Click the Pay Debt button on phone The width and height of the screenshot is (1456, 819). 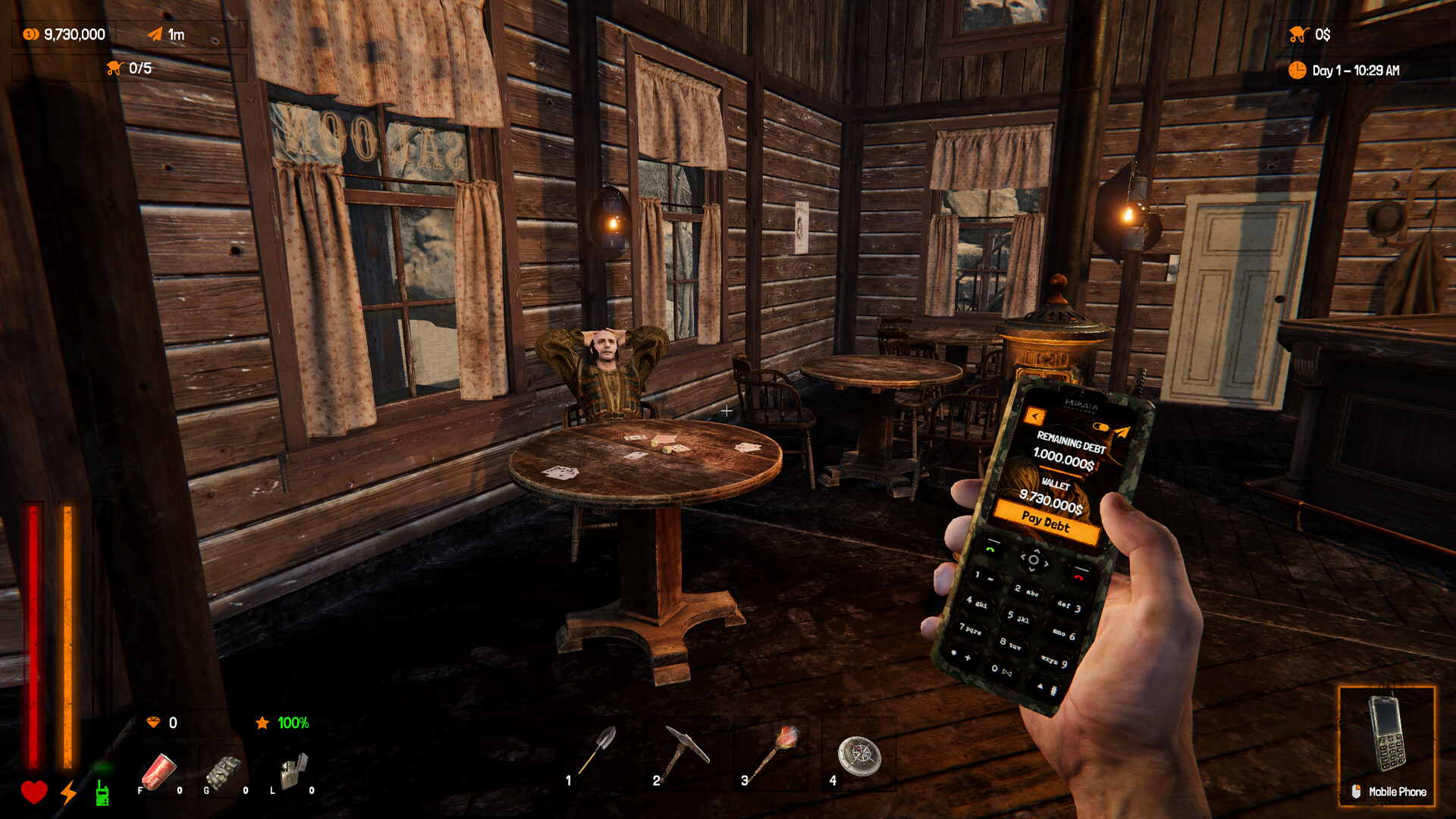click(1046, 522)
